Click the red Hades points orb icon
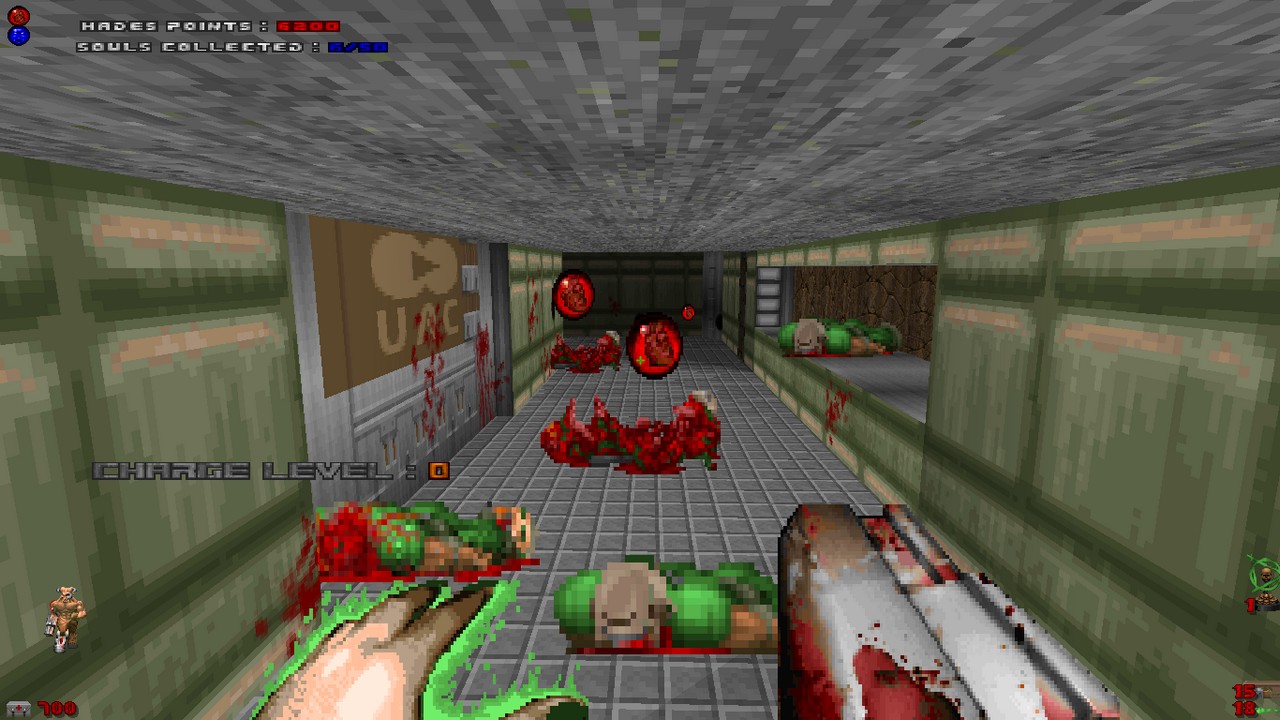1280x720 pixels. coord(18,16)
